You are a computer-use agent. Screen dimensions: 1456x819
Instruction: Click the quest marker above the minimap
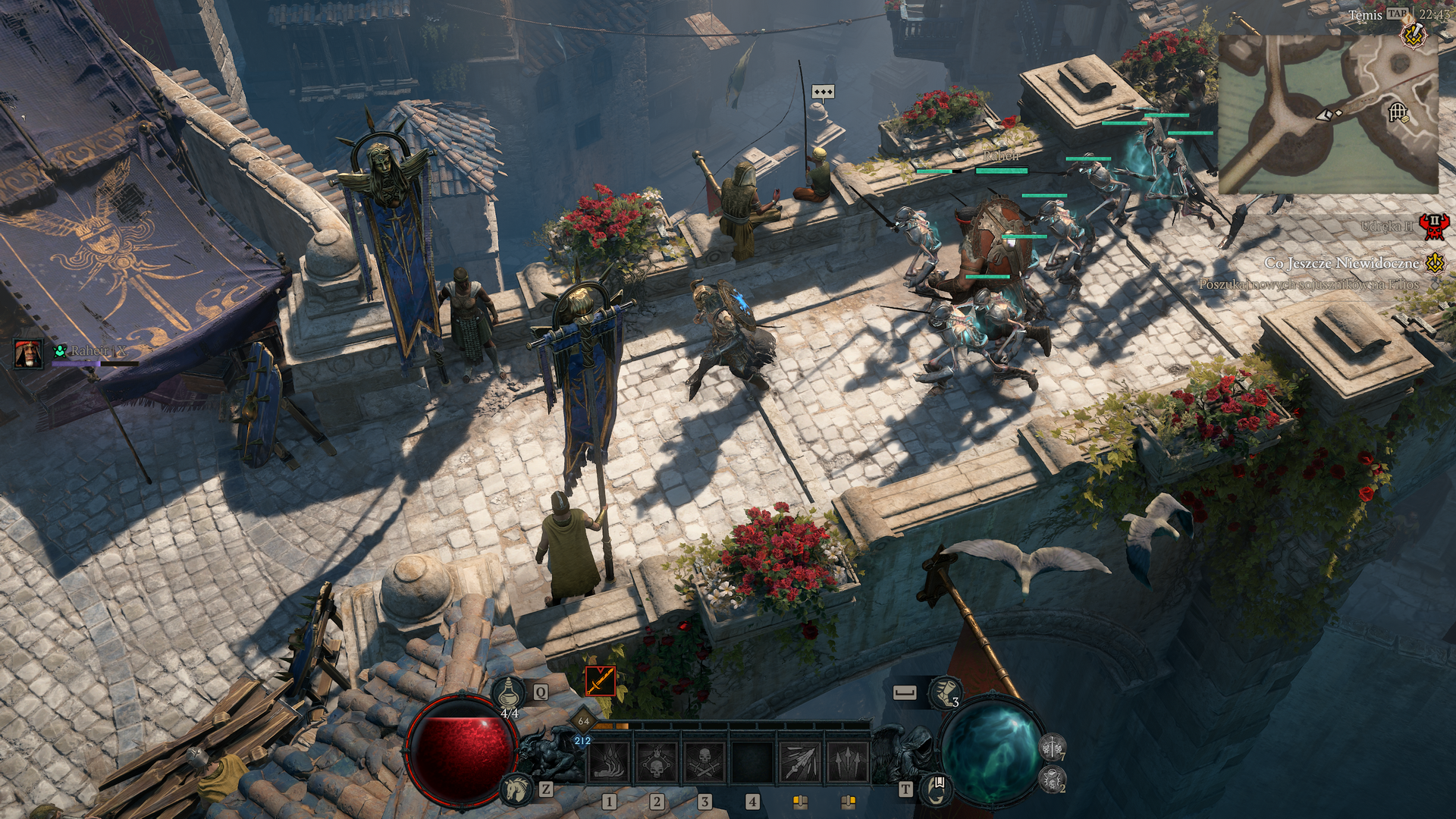pyautogui.click(x=1414, y=36)
